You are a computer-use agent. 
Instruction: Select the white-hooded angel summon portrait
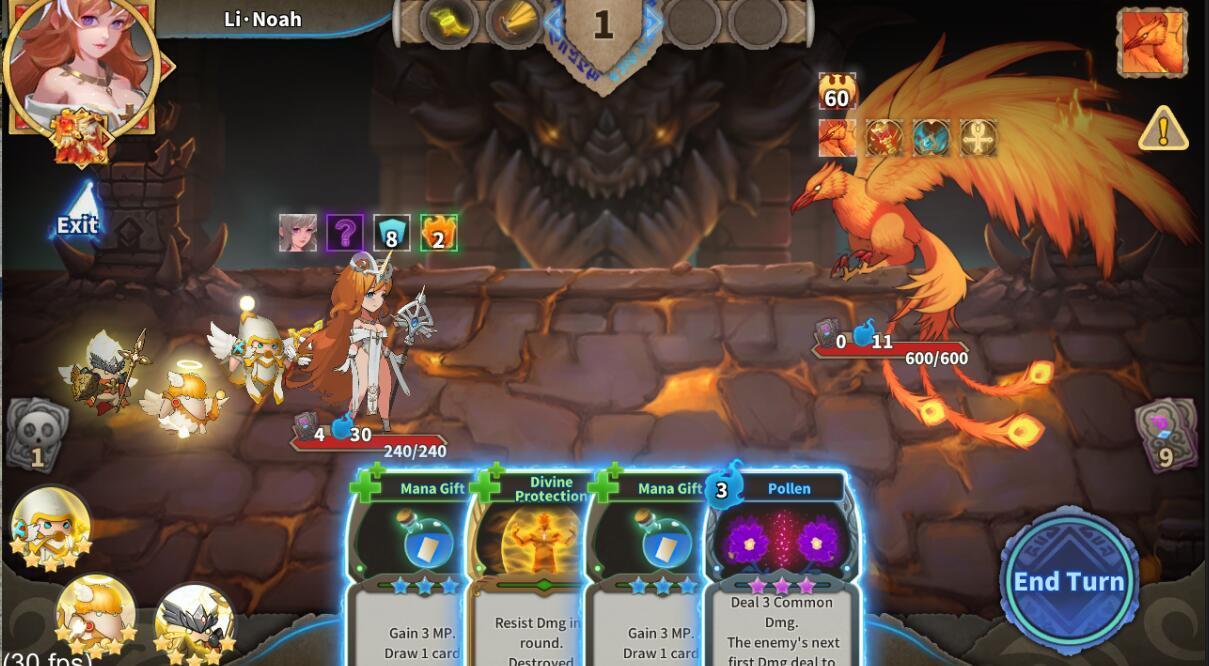pos(50,526)
